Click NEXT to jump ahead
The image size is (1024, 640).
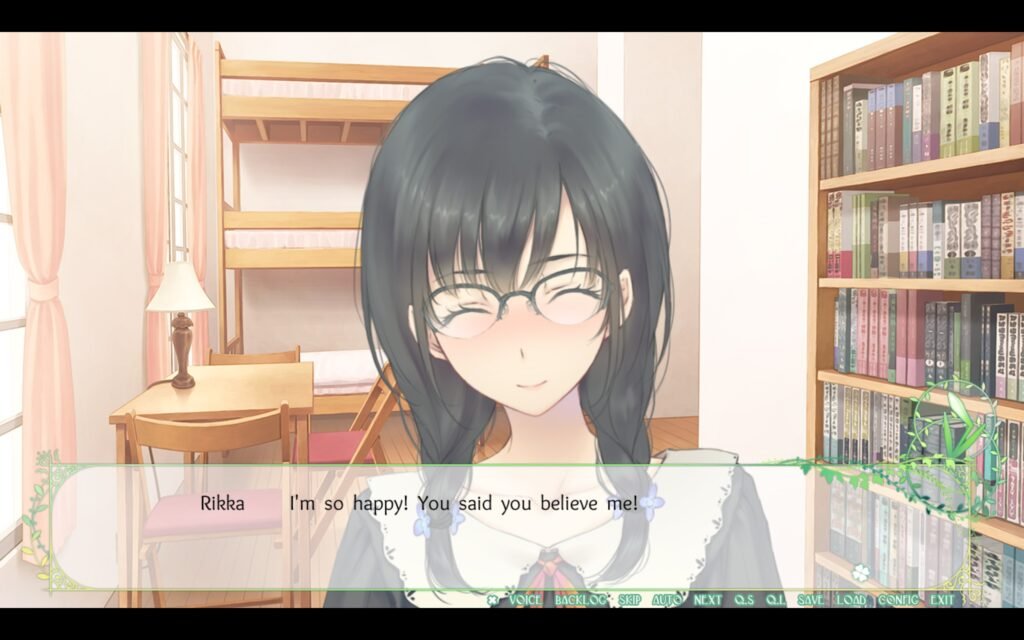tap(708, 600)
